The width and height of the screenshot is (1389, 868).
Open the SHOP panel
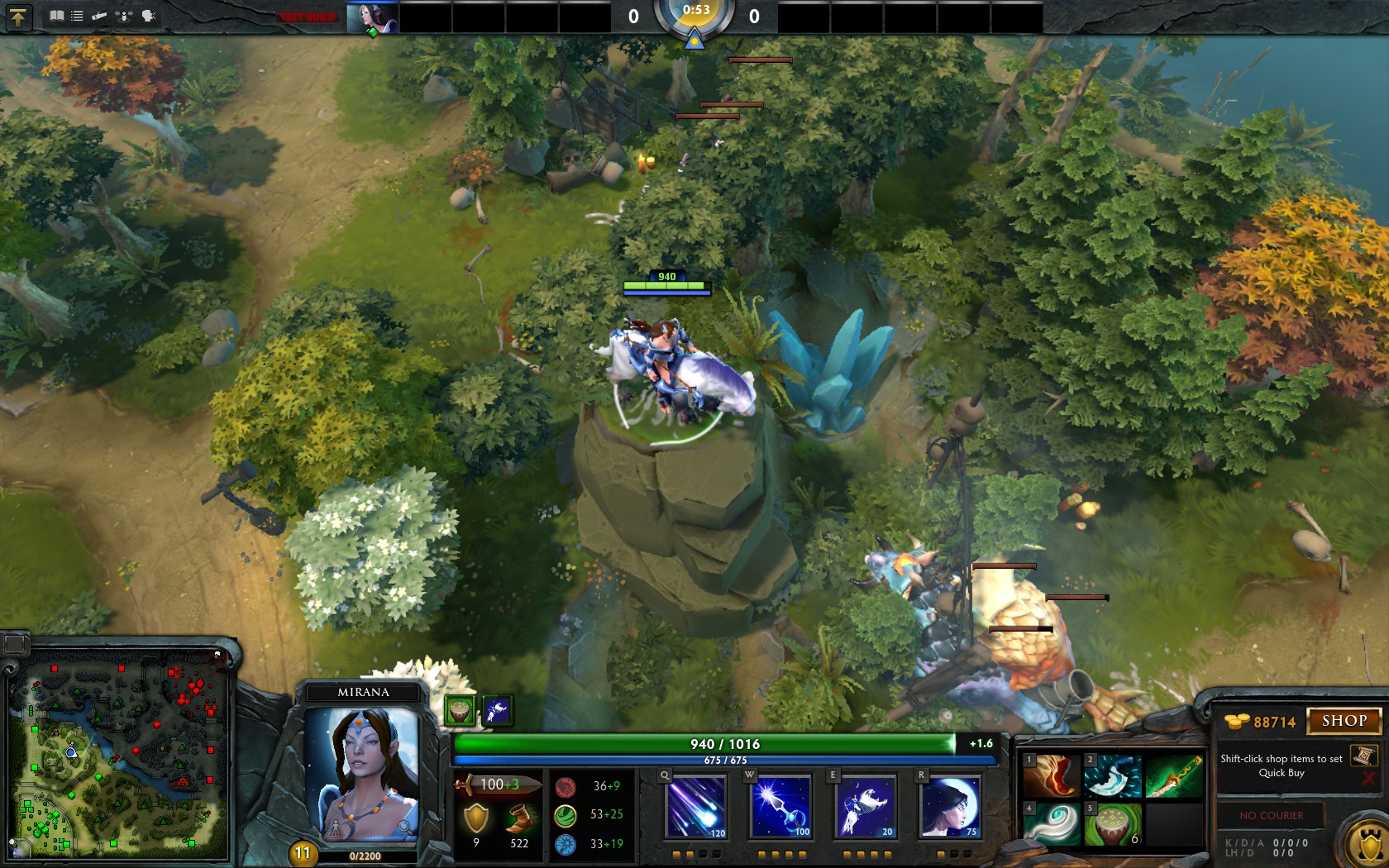1344,721
